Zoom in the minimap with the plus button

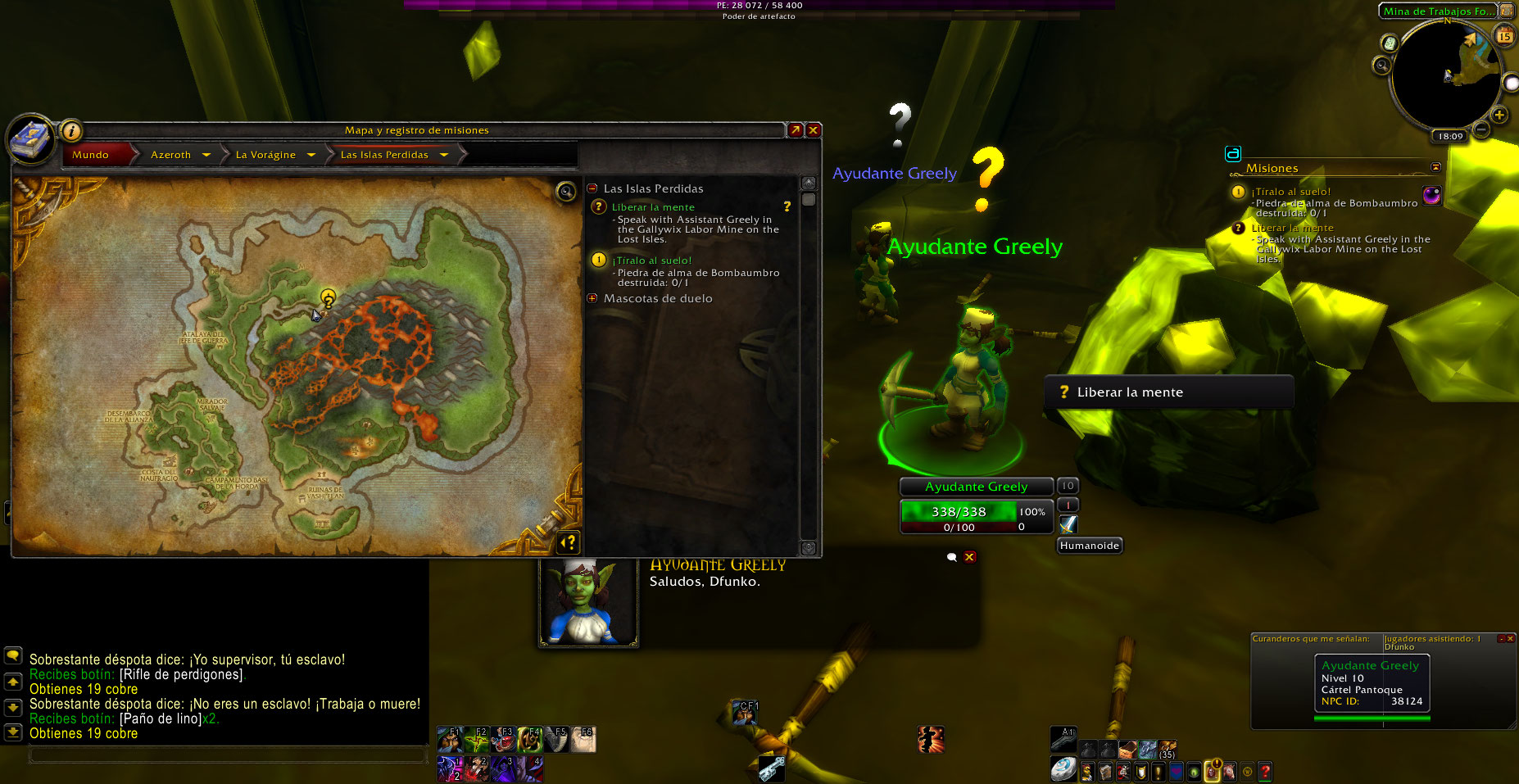[x=1499, y=115]
